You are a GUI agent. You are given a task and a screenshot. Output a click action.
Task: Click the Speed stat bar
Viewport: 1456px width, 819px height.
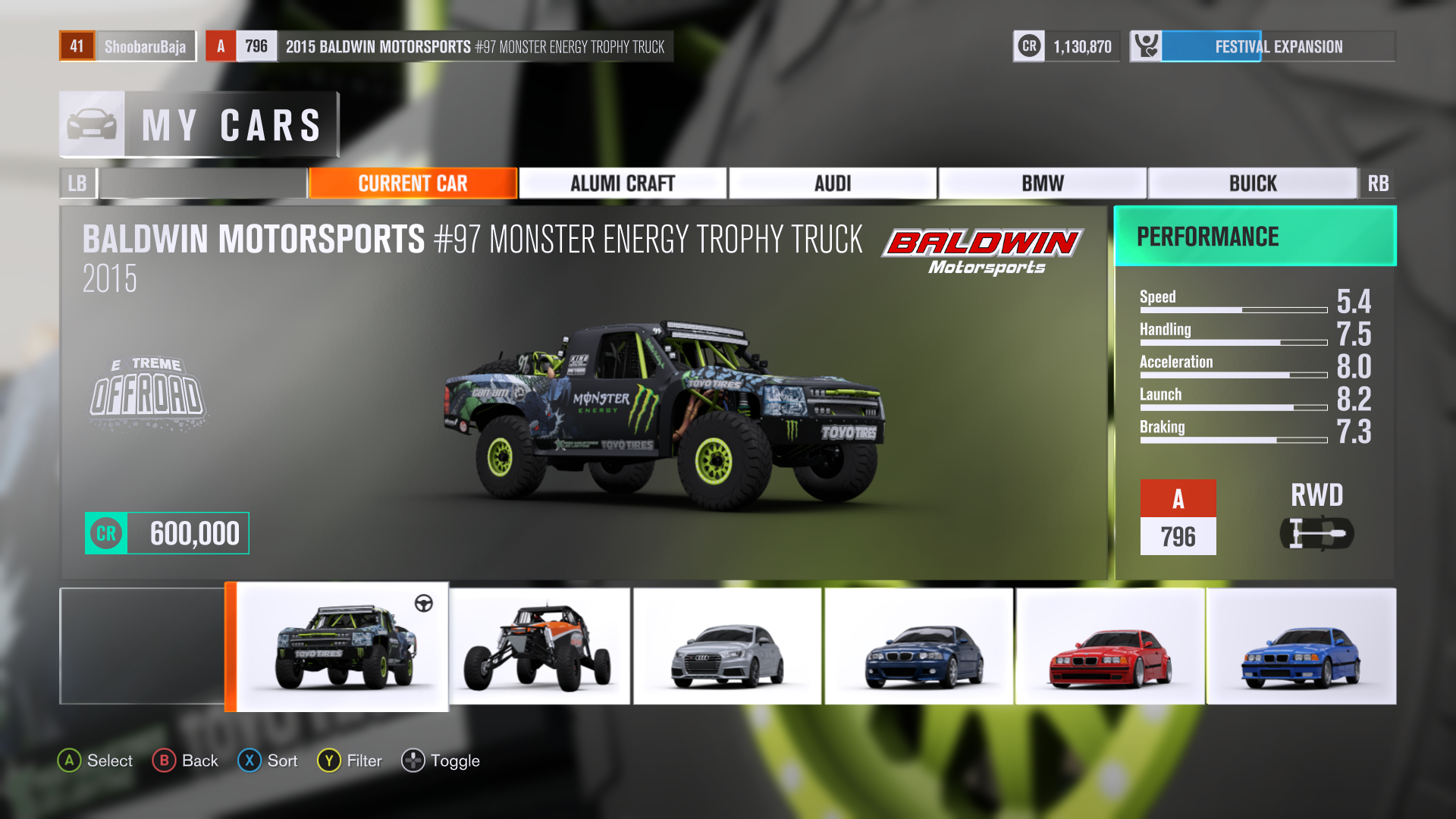point(1232,310)
